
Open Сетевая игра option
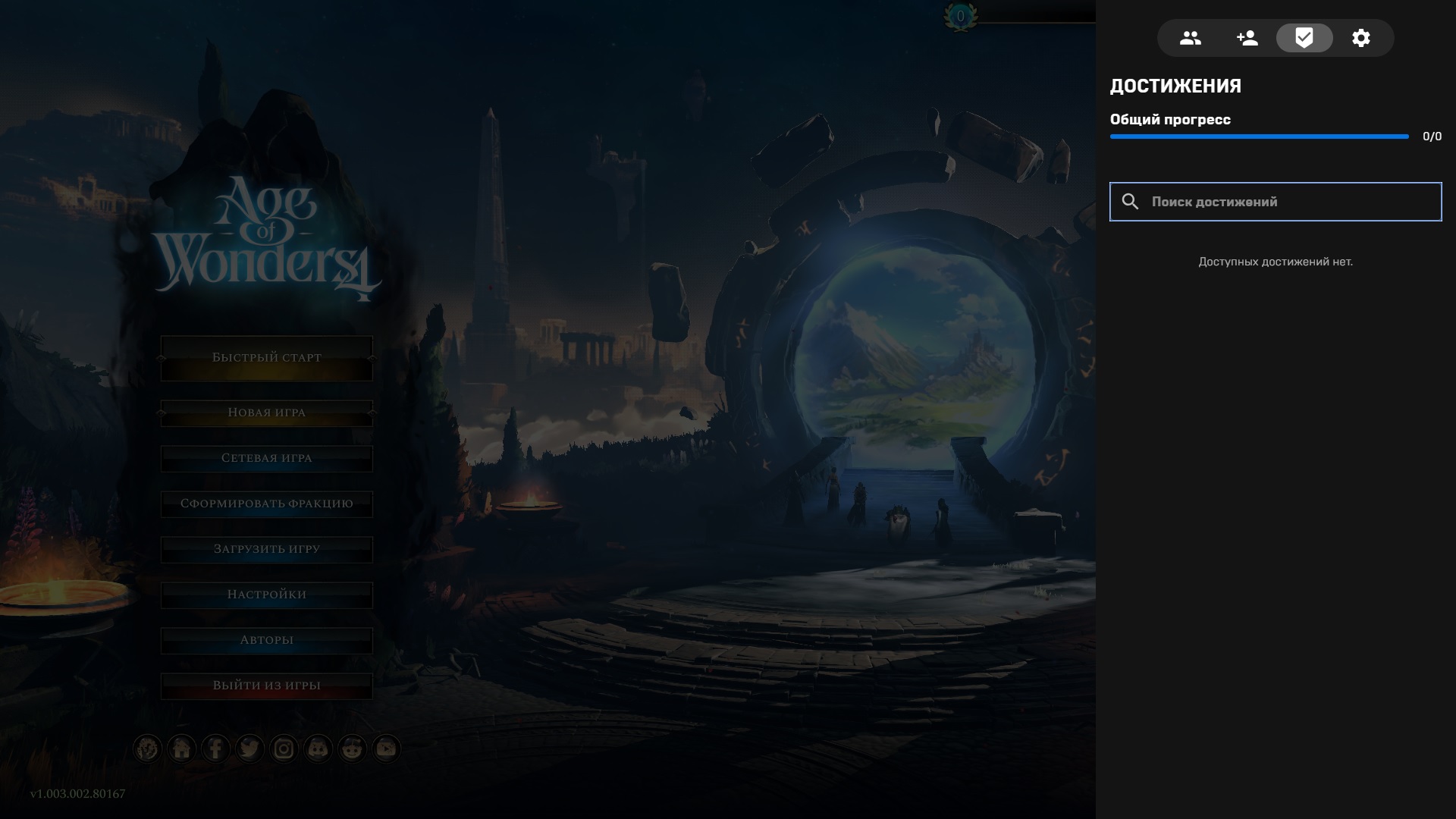[x=266, y=457]
